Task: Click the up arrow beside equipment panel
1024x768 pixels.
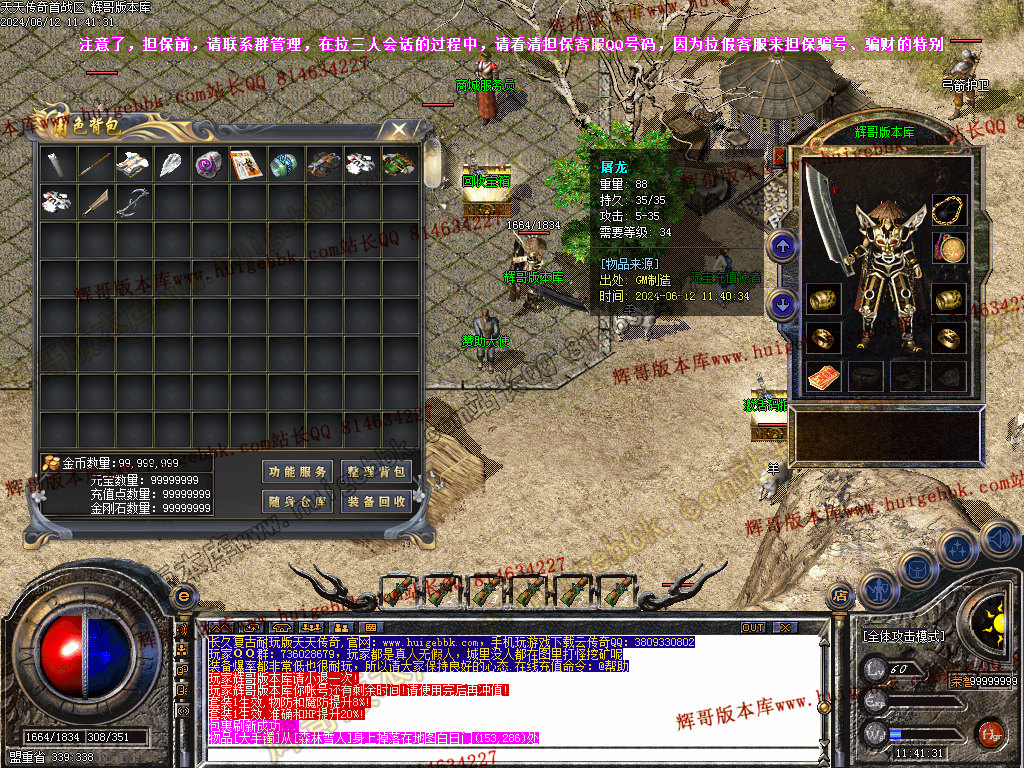Action: (x=782, y=245)
